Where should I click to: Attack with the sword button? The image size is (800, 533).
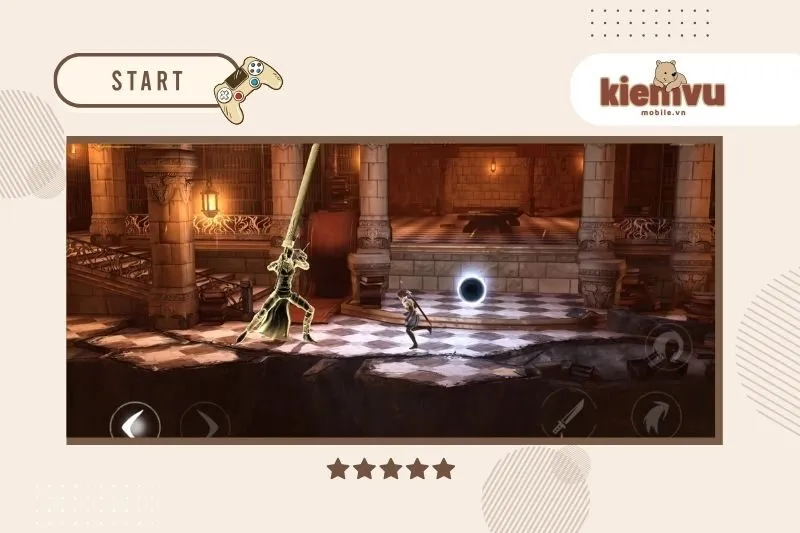pos(568,413)
